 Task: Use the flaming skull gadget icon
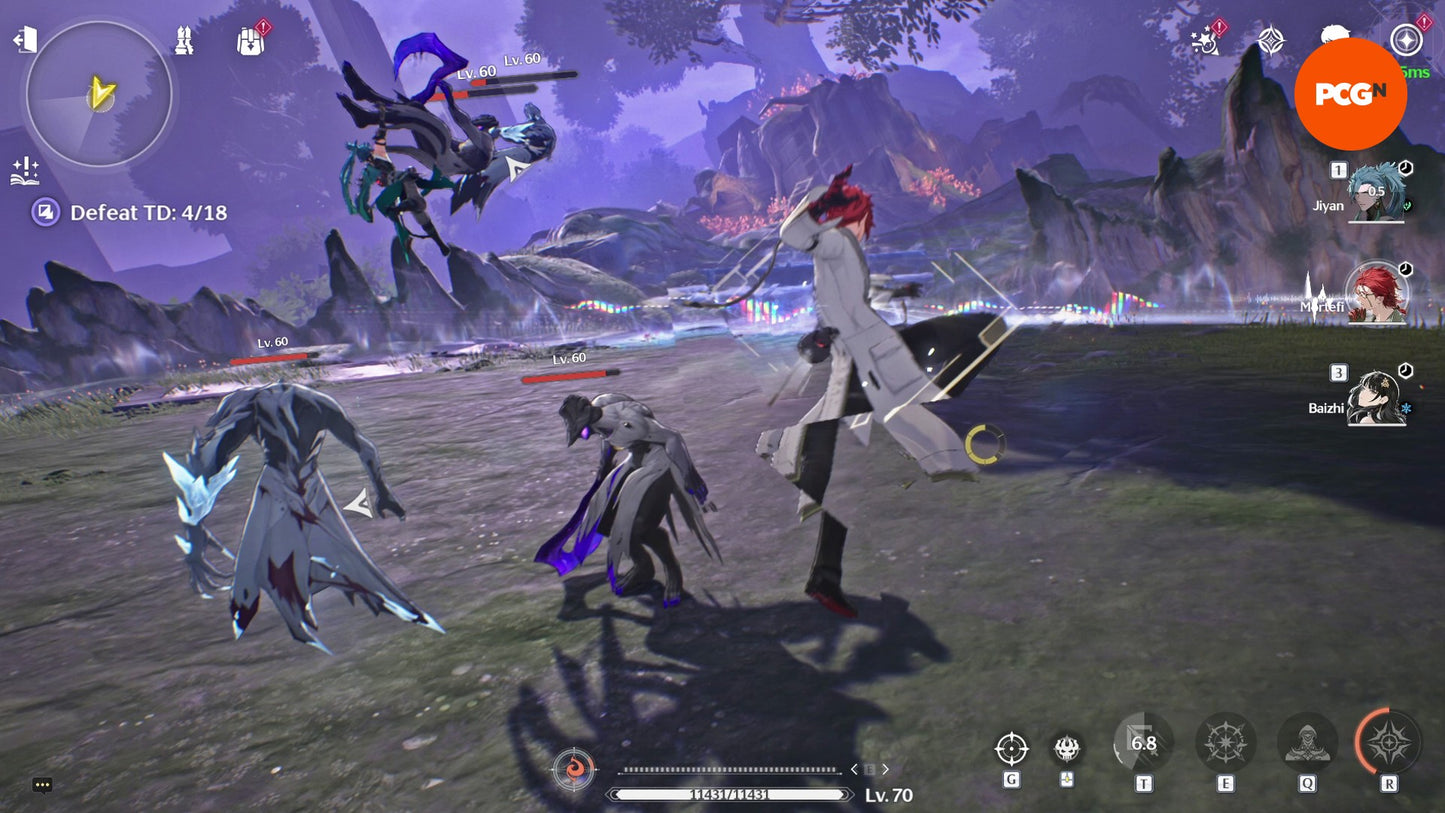(x=1067, y=748)
